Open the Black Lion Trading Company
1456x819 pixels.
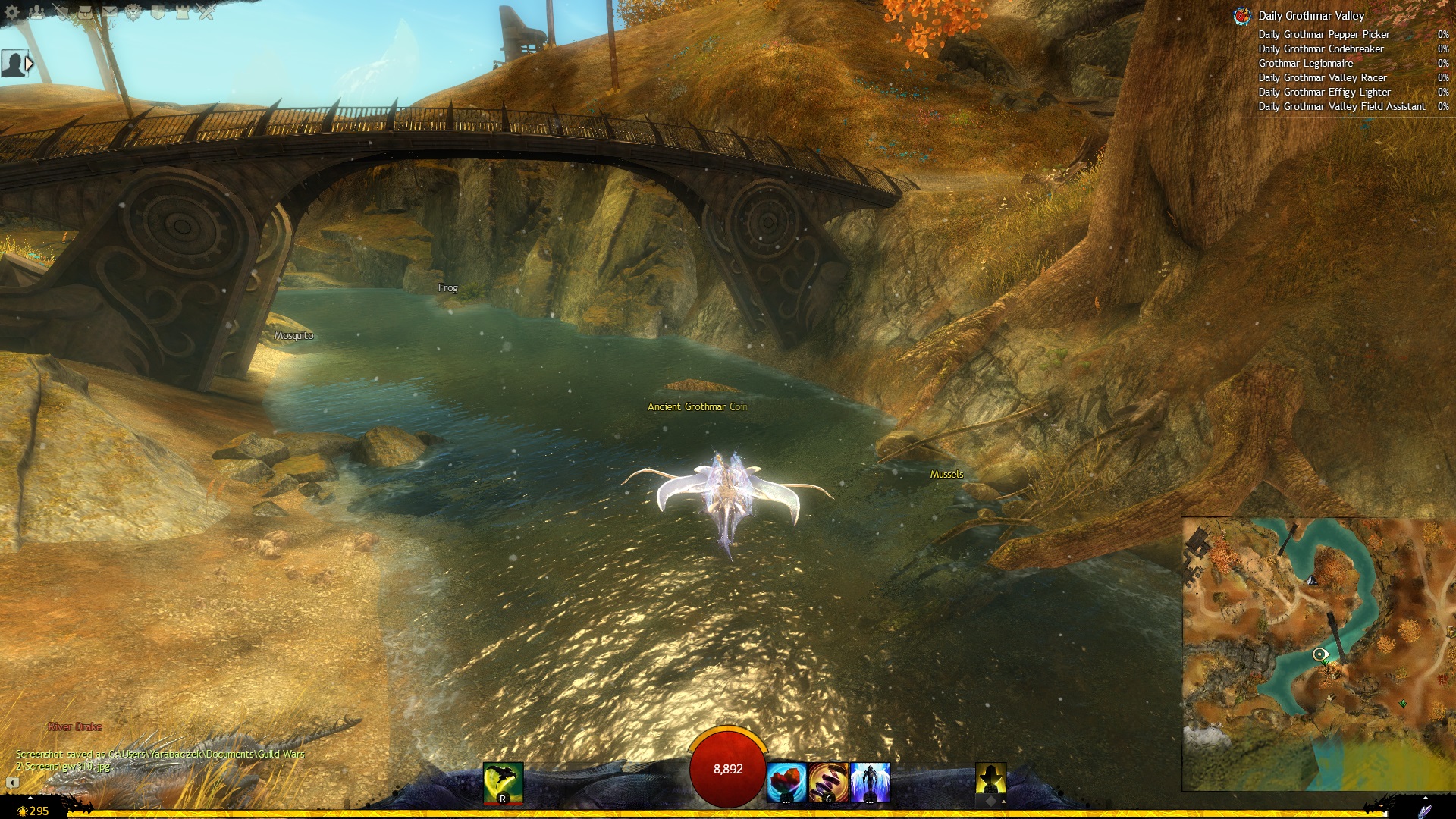coord(134,11)
